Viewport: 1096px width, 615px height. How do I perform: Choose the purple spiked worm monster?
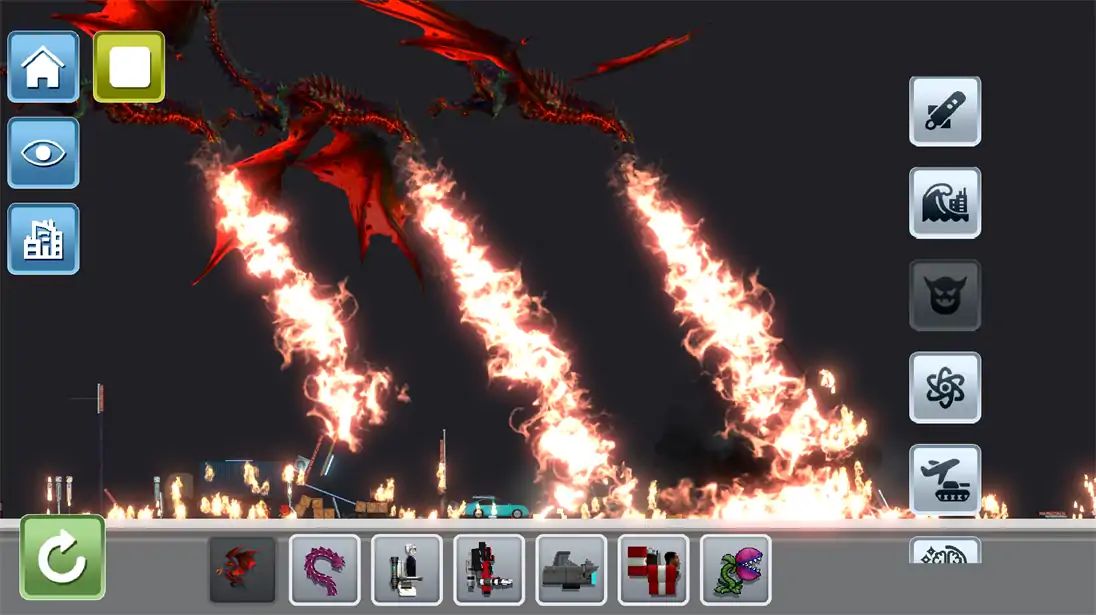[x=325, y=570]
